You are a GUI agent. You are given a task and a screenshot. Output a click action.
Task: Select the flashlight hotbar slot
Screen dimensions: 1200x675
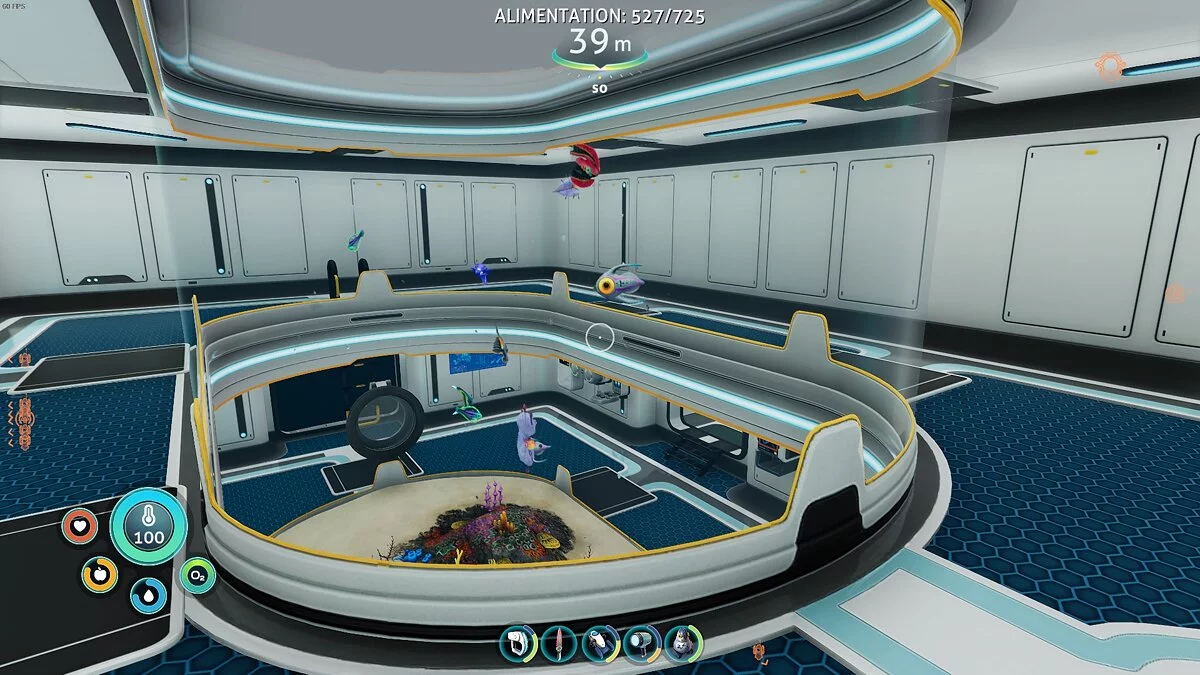(640, 643)
